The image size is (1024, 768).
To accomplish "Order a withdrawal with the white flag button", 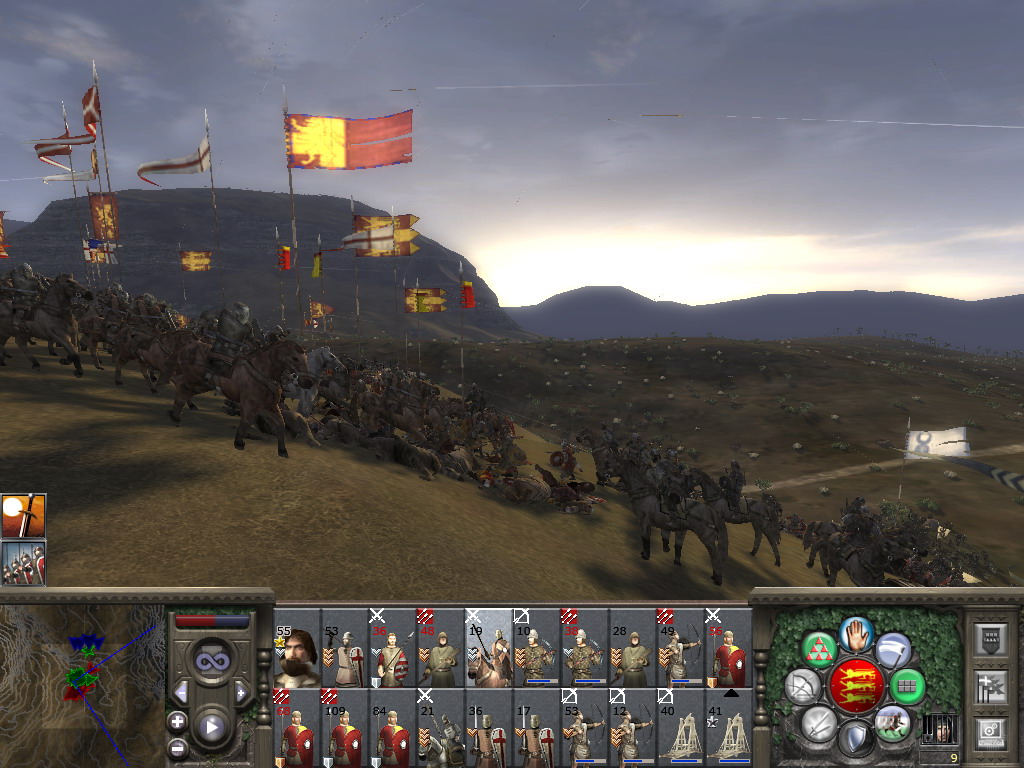I will click(893, 650).
